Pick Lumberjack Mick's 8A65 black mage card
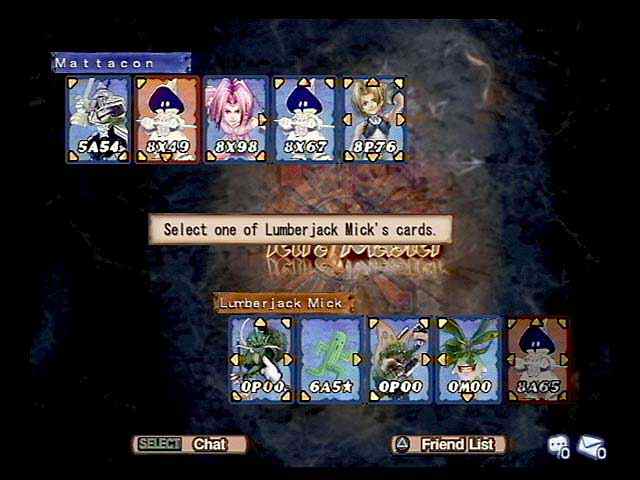640x480 pixels. [x=538, y=359]
